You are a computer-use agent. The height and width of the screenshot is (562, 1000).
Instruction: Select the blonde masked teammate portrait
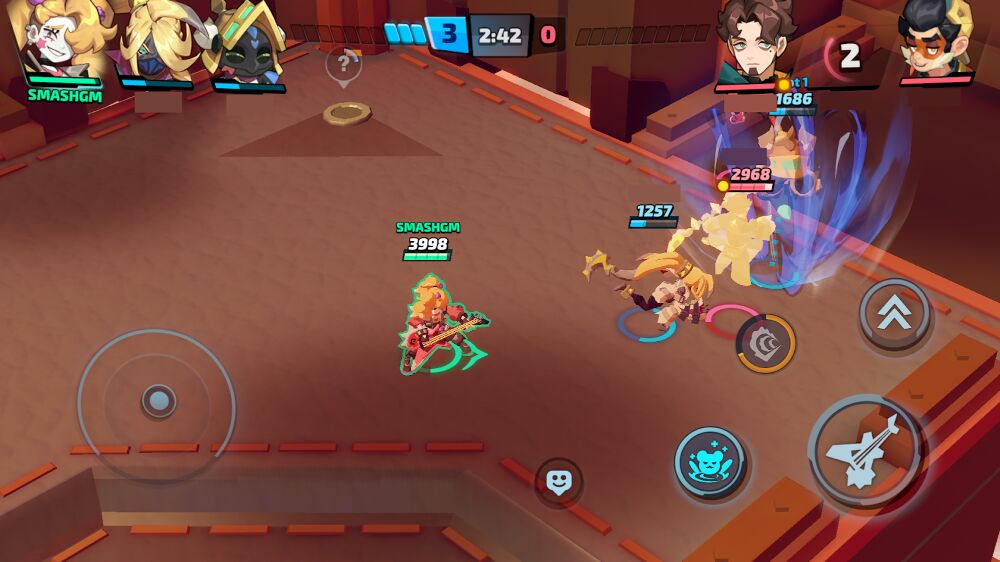[x=156, y=42]
